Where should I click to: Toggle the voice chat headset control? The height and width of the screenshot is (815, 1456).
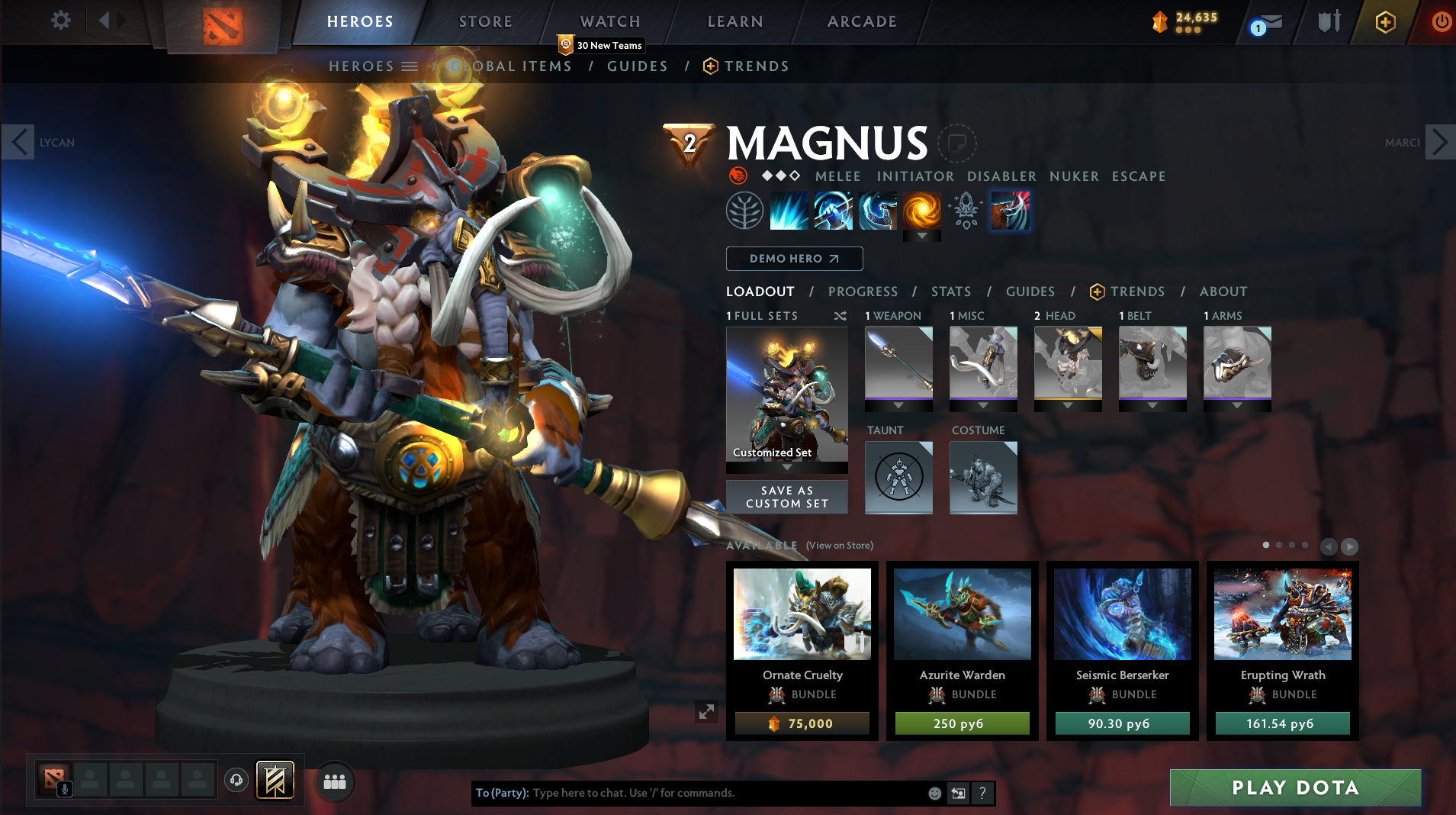(236, 780)
